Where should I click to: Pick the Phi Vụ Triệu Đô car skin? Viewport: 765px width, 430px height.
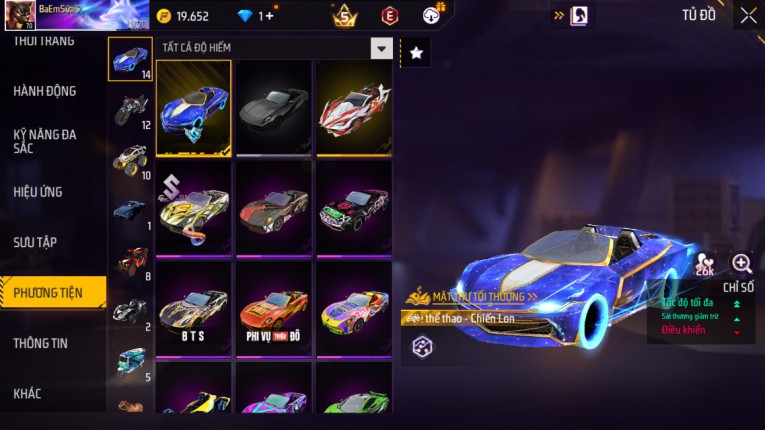pos(274,307)
